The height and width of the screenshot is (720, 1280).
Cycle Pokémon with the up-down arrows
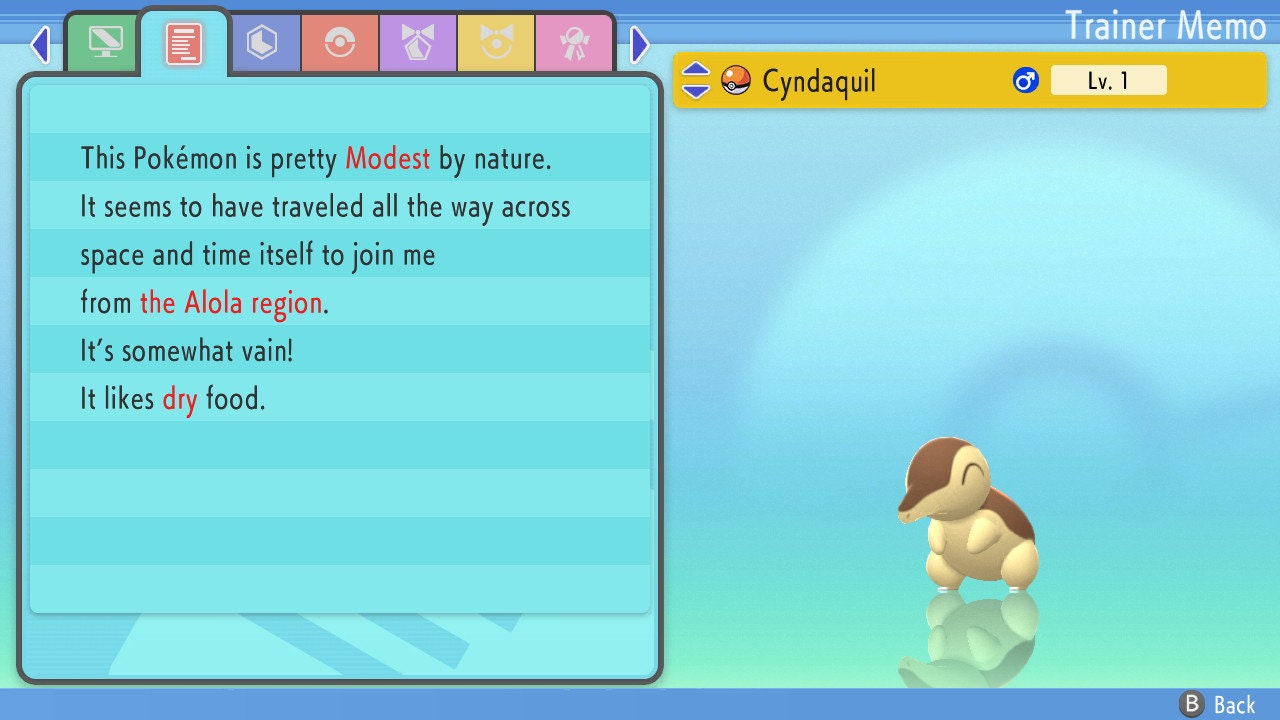[696, 80]
